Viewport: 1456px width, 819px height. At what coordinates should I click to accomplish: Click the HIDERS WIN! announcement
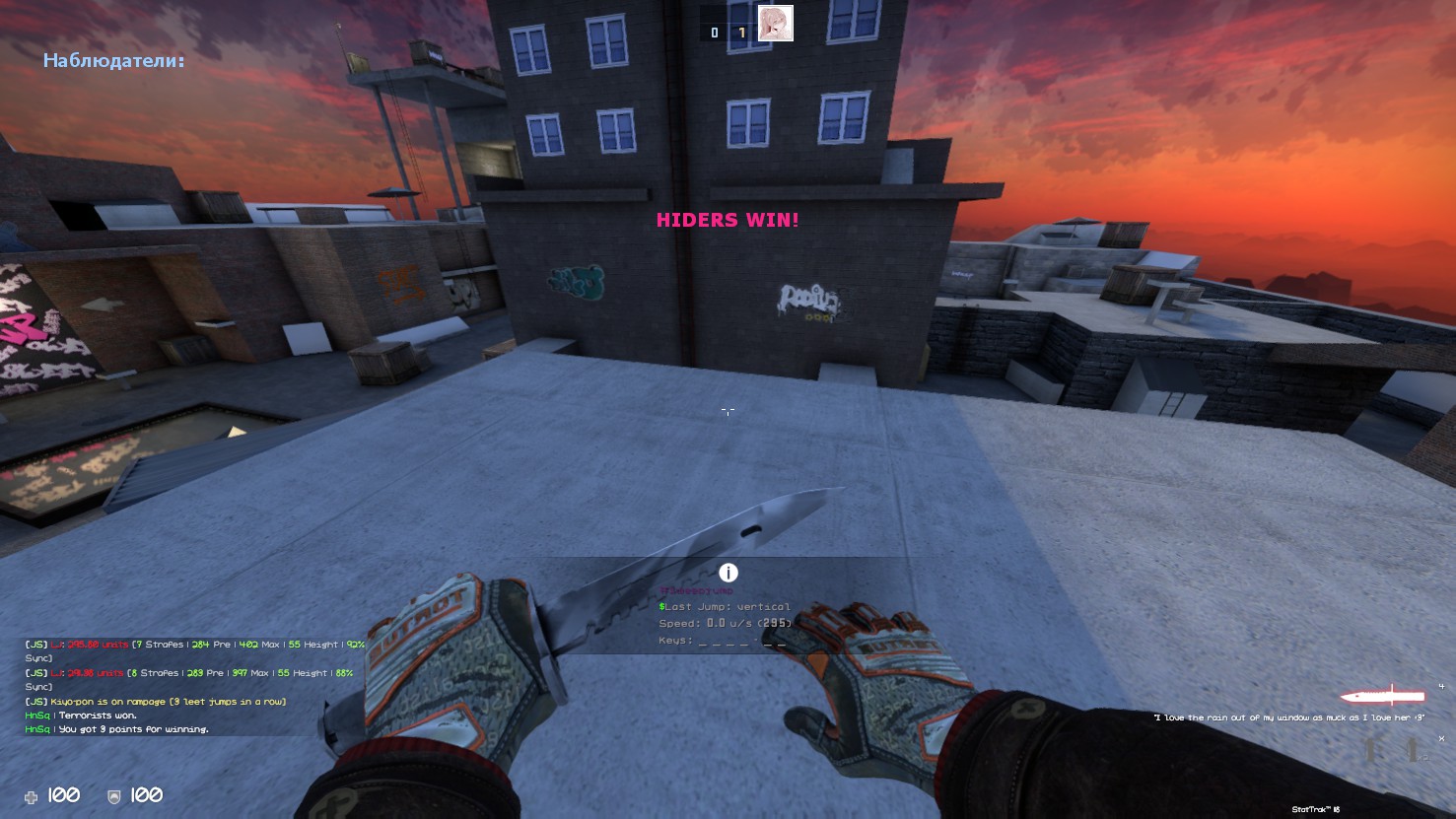tap(728, 220)
